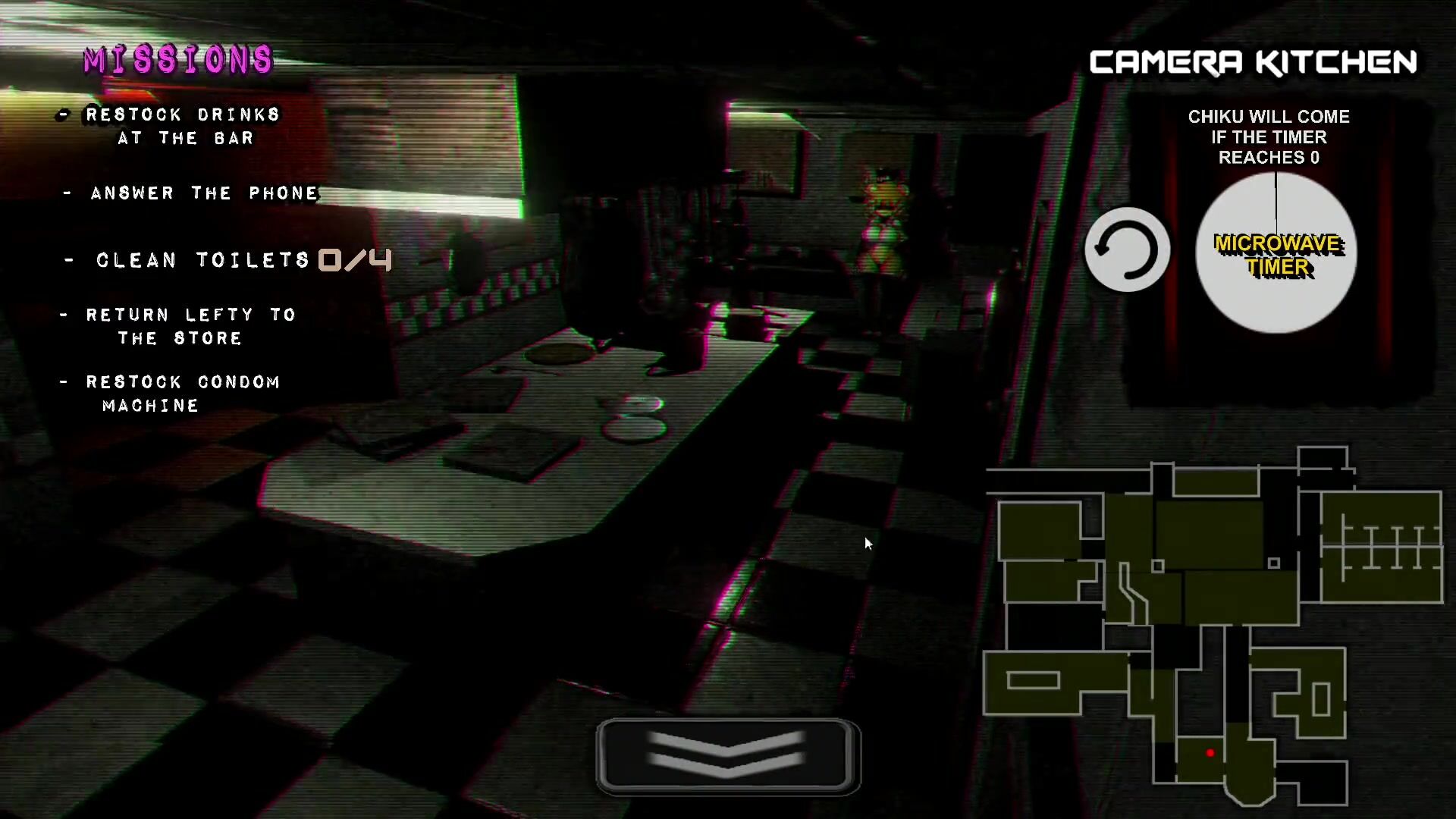This screenshot has width=1456, height=819.
Task: Click the microwave timer reset arrow button
Action: point(1127,249)
